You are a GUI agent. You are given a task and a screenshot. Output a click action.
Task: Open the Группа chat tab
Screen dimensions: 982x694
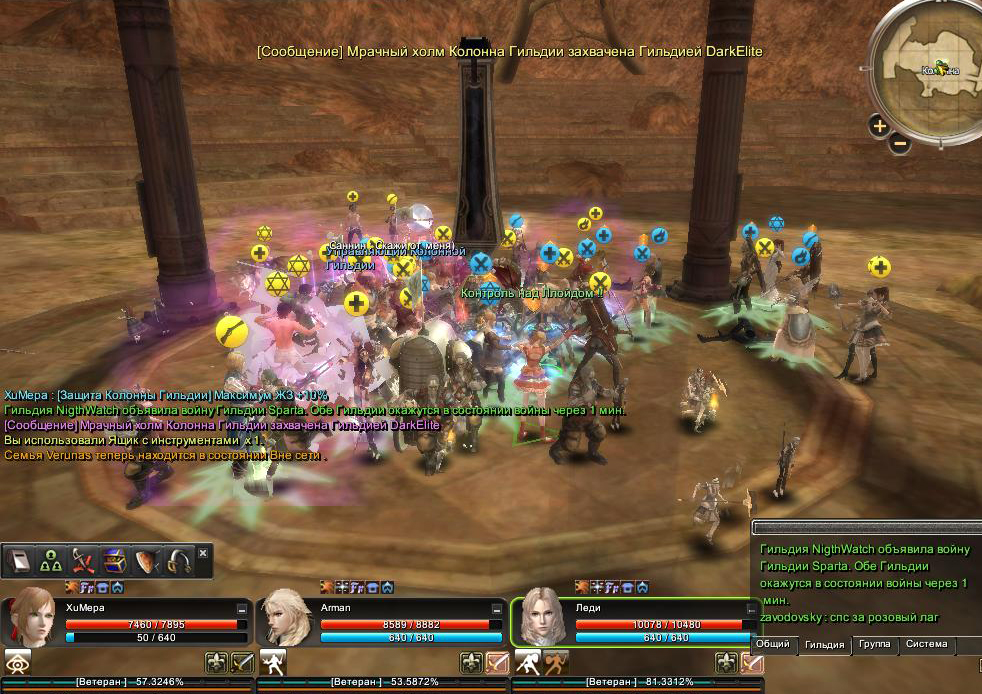(874, 645)
